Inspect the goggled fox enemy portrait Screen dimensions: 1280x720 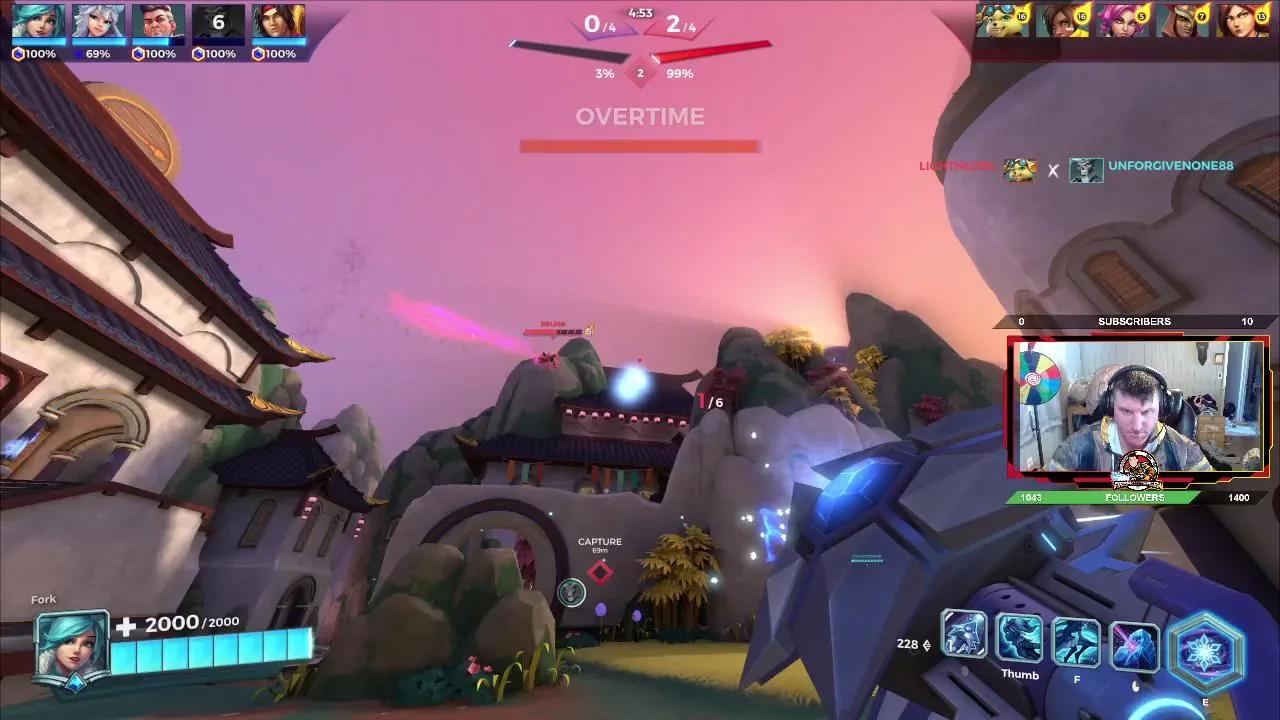tap(1002, 21)
